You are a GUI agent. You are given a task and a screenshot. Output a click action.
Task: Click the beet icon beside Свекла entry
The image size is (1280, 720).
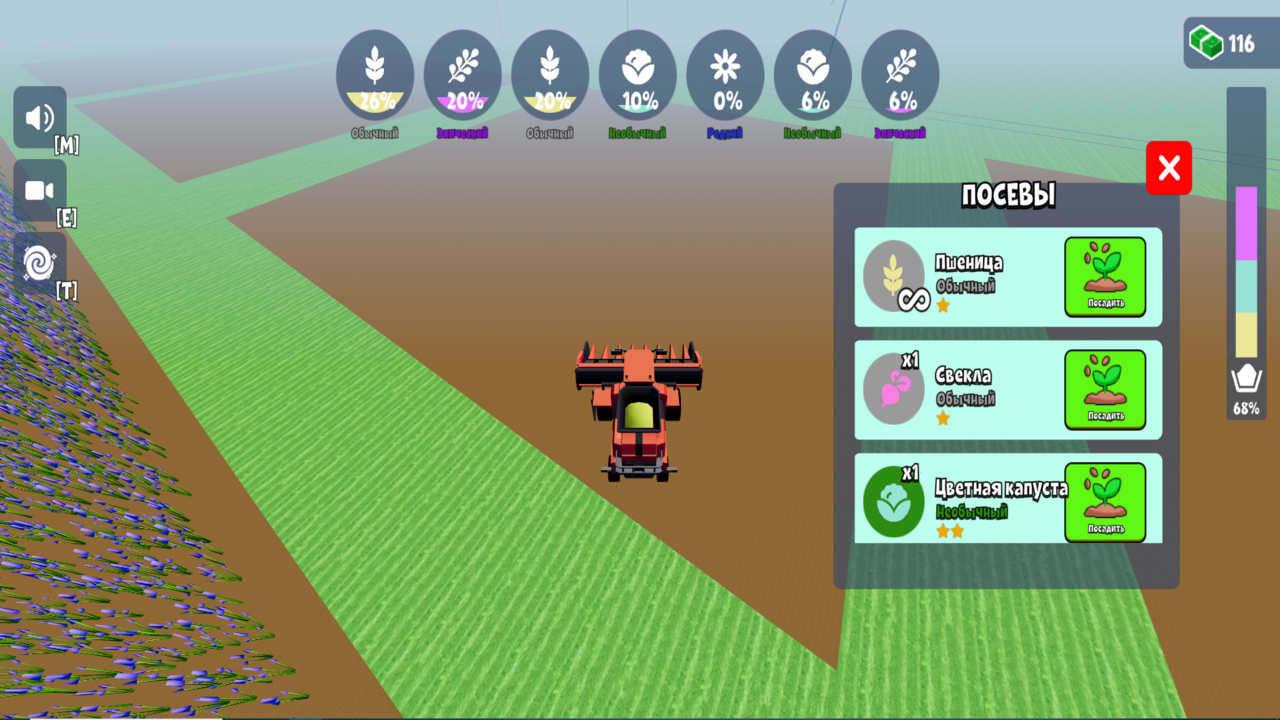893,390
